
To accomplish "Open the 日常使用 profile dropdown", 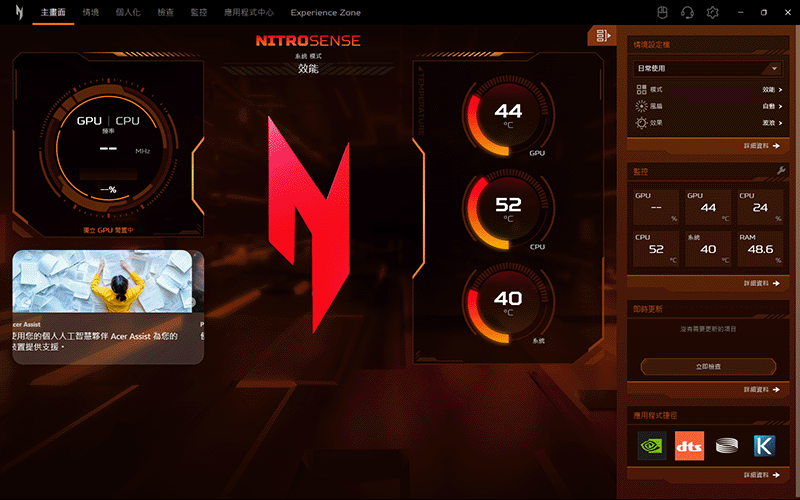I will tap(707, 68).
